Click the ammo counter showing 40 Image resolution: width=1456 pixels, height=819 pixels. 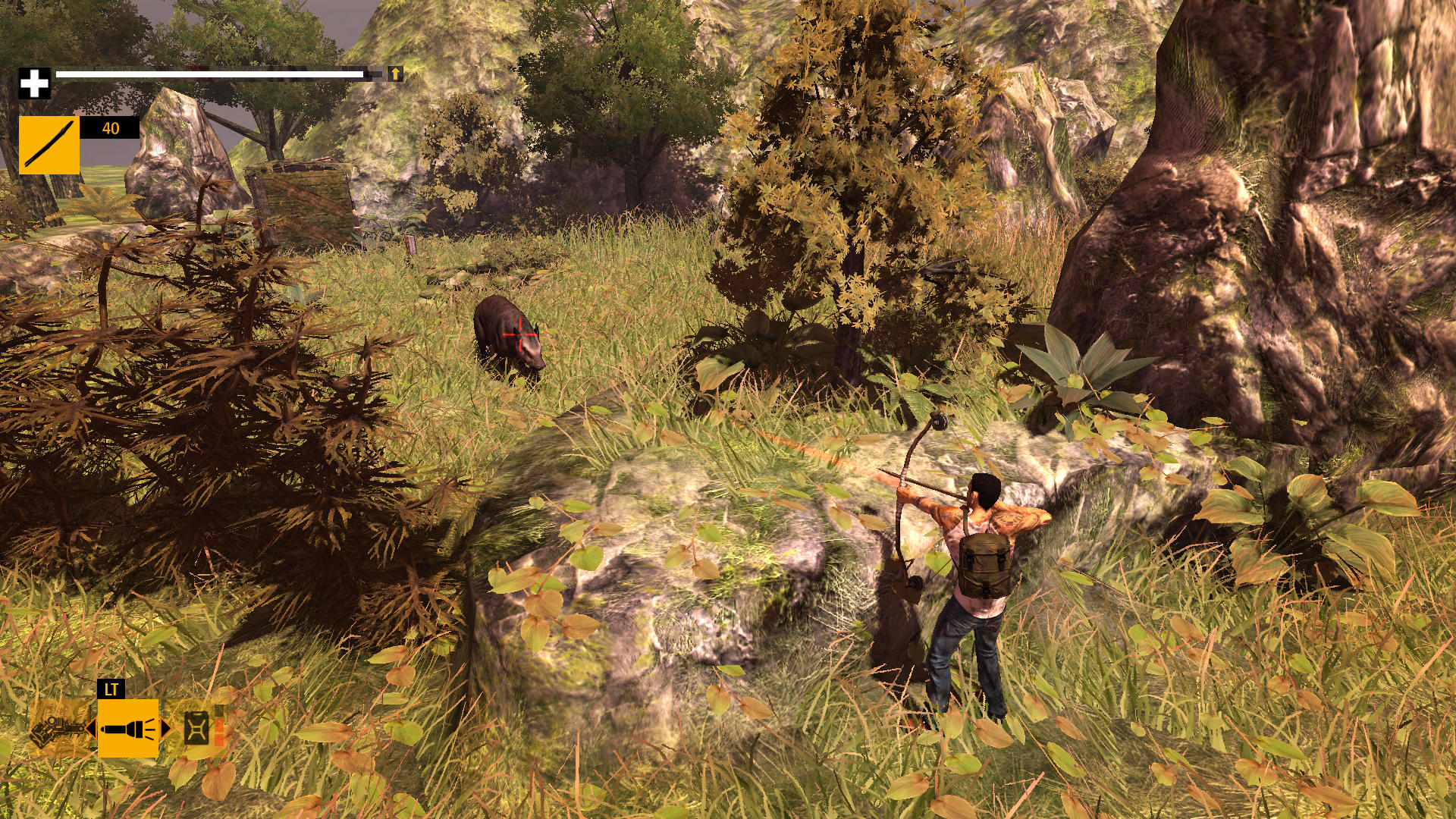110,129
